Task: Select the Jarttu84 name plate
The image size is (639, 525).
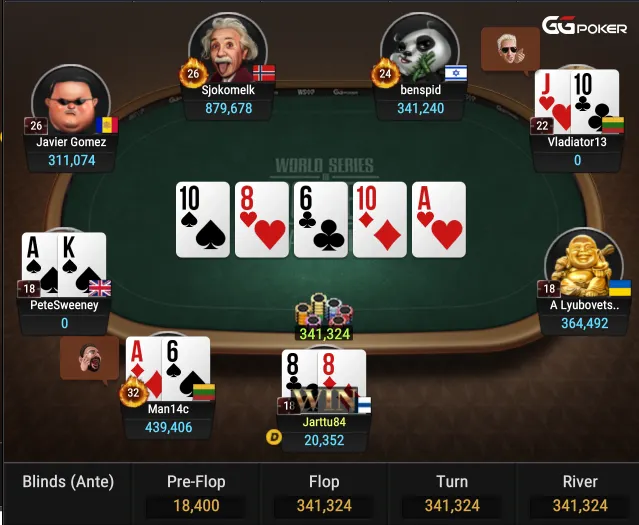Action: click(x=323, y=431)
